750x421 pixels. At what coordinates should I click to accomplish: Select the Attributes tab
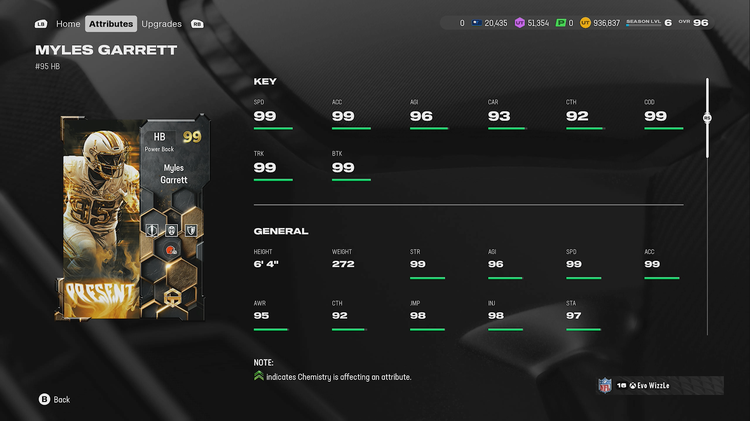click(x=110, y=23)
